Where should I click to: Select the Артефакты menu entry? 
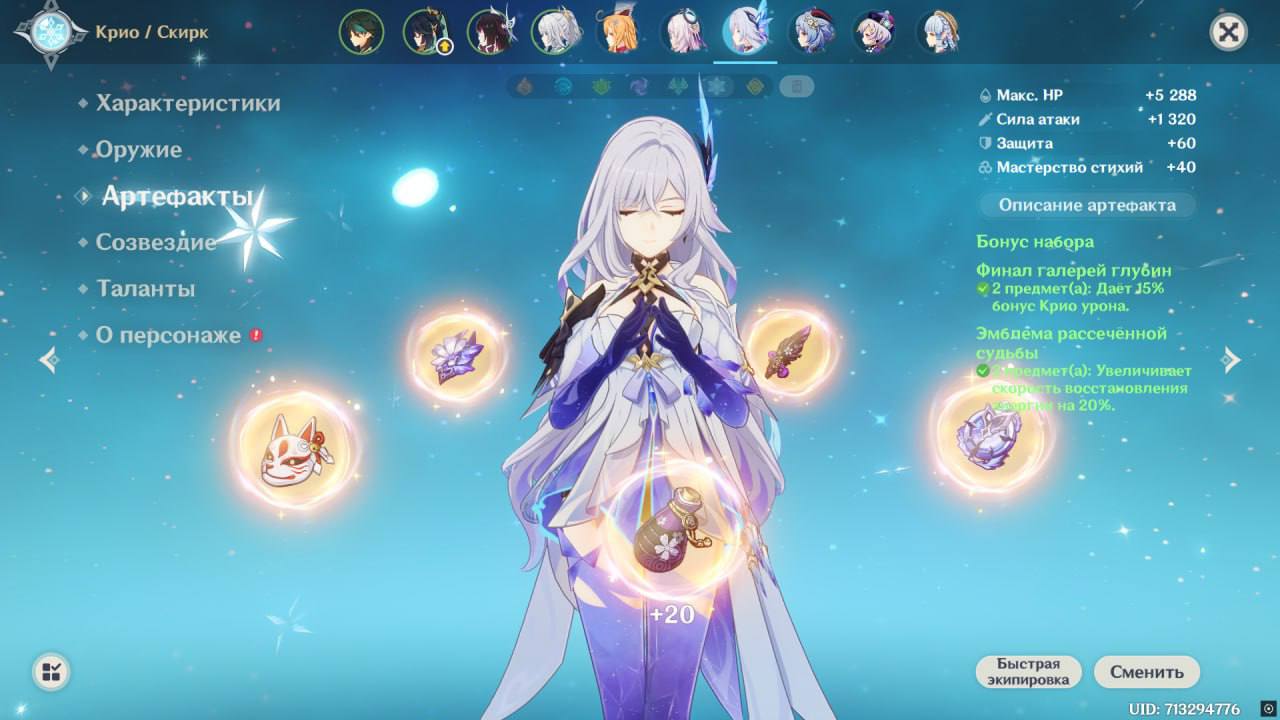point(176,197)
